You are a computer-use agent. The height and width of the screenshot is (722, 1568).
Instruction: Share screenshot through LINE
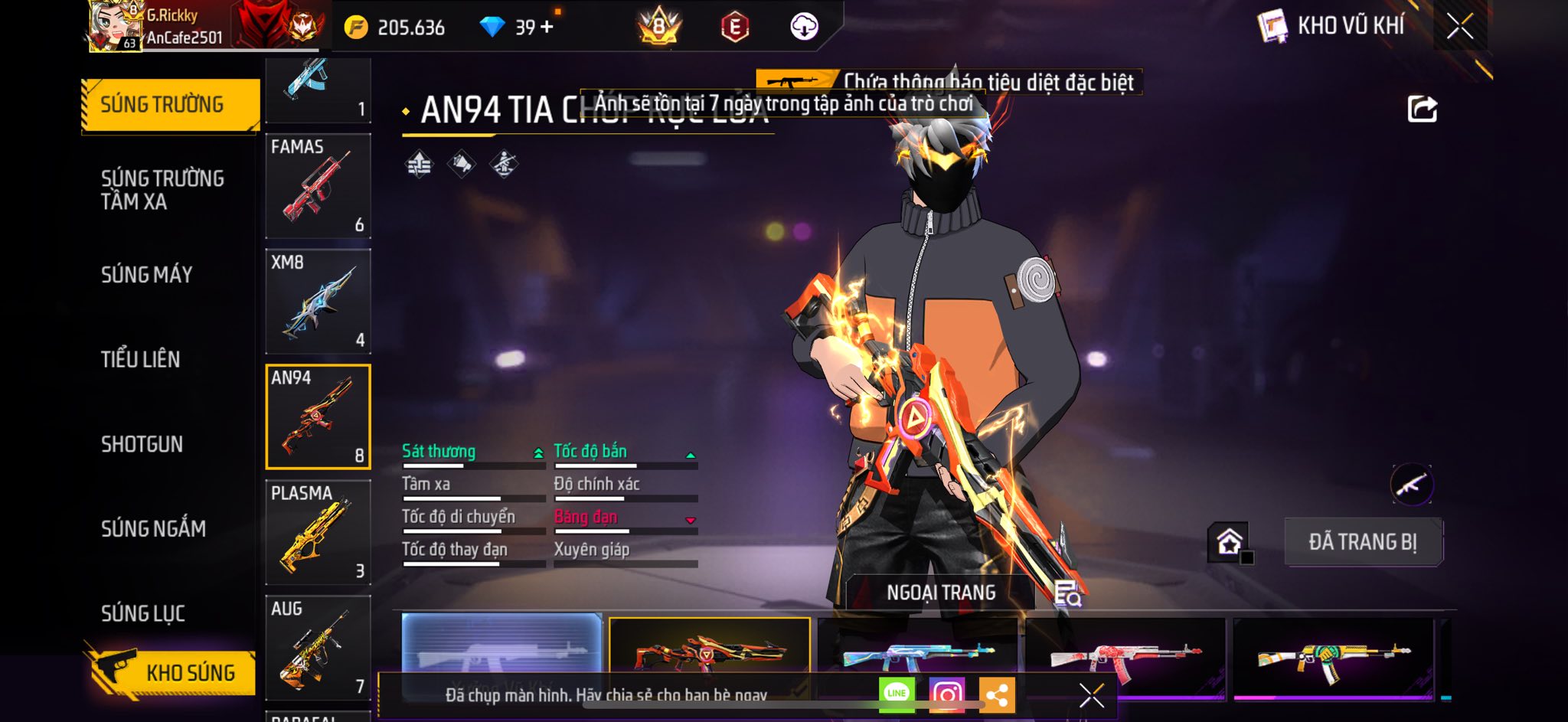897,694
